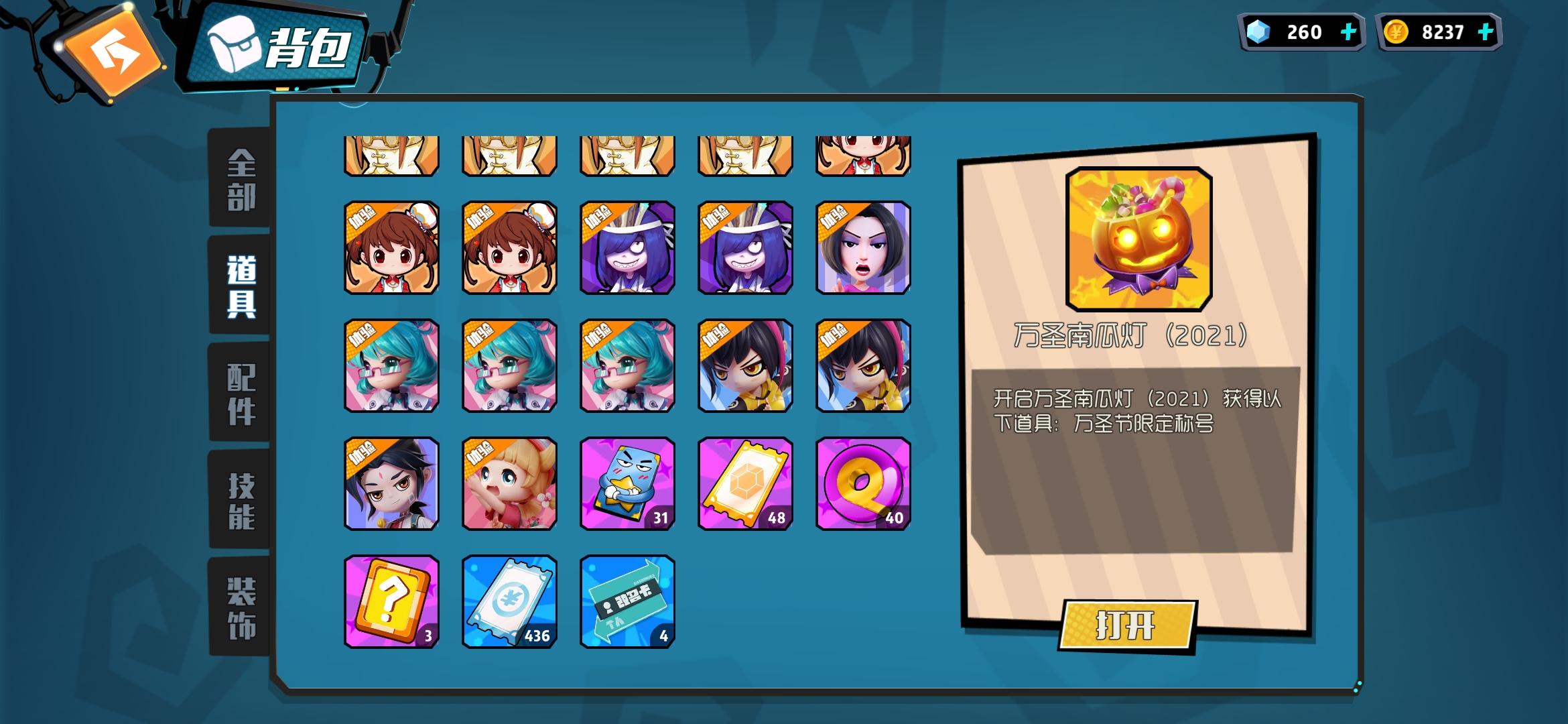This screenshot has height=724, width=1568.
Task: Select the grinning purple-haired character card
Action: 627,248
